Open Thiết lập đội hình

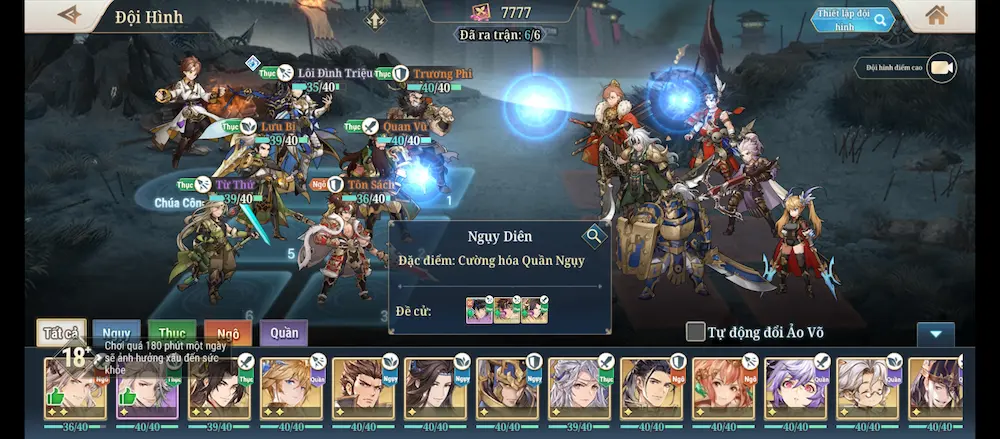(851, 20)
